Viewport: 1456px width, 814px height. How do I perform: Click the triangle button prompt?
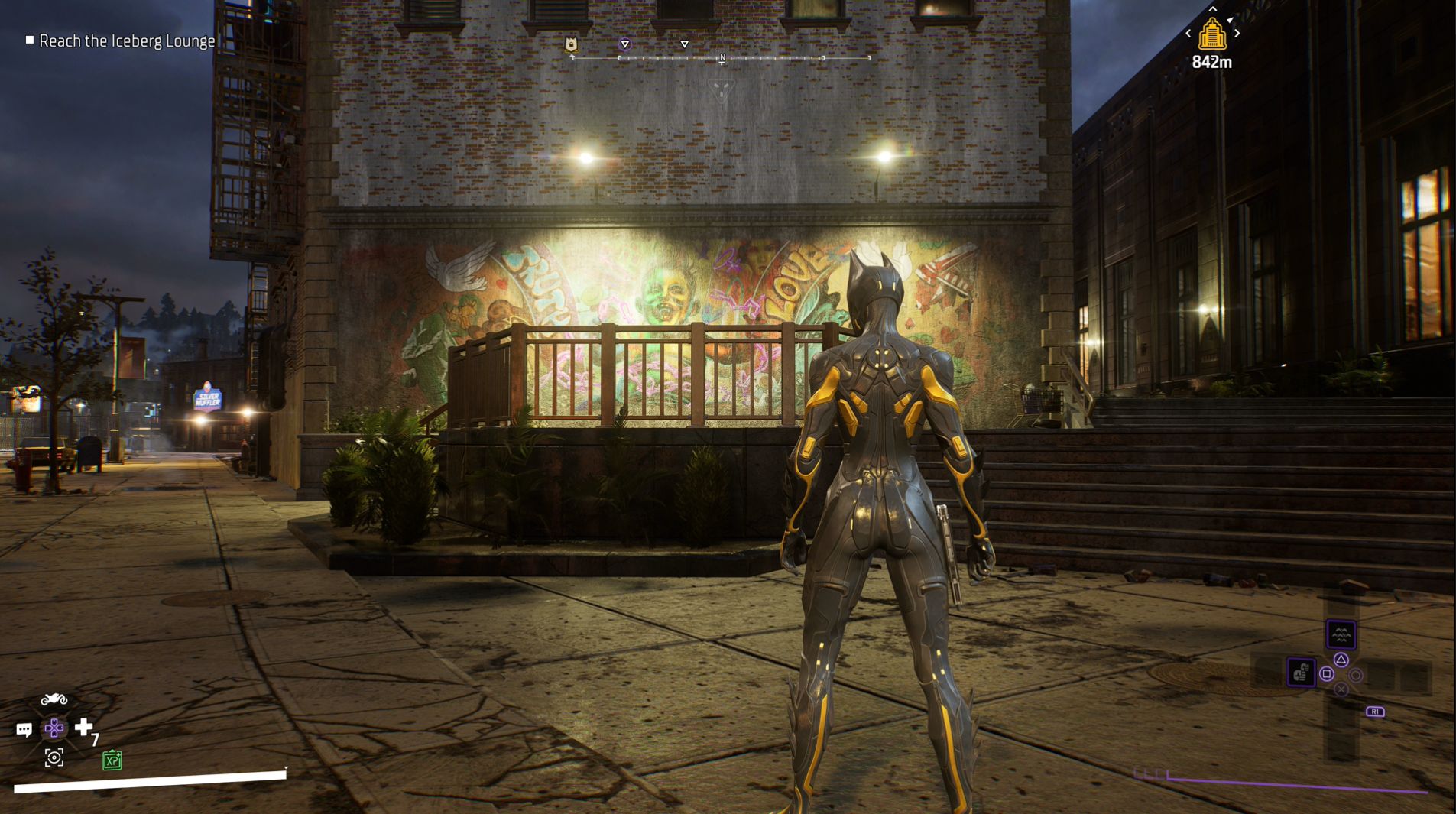(x=1341, y=660)
